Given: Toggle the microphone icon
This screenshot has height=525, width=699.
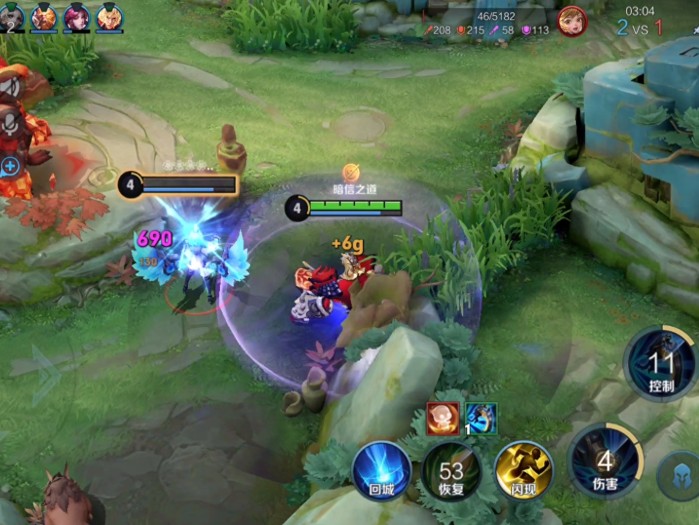Looking at the screenshot, I should pyautogui.click(x=12, y=125).
